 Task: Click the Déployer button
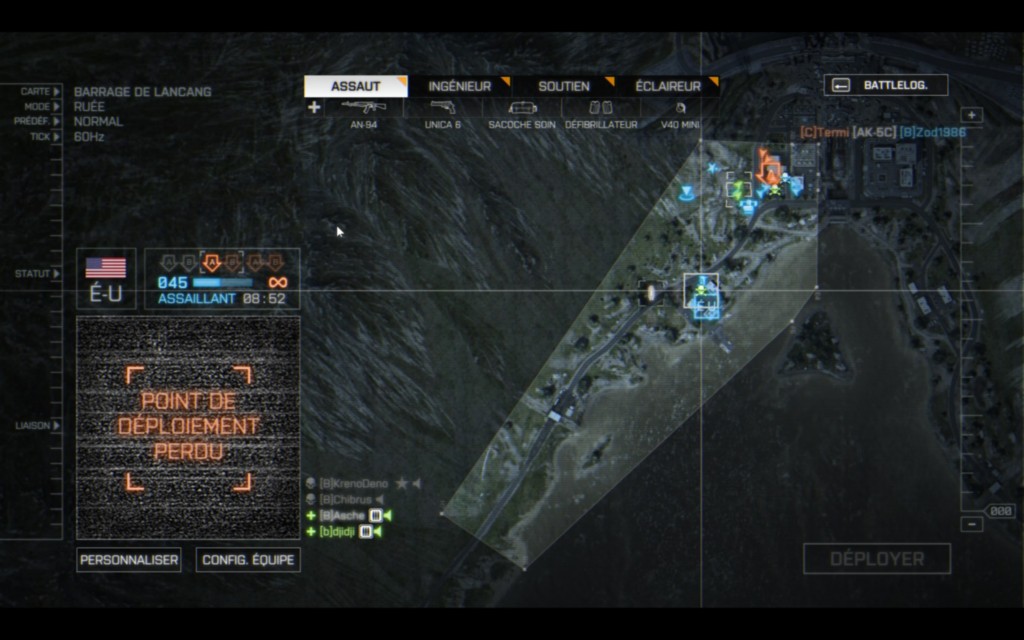[x=876, y=559]
